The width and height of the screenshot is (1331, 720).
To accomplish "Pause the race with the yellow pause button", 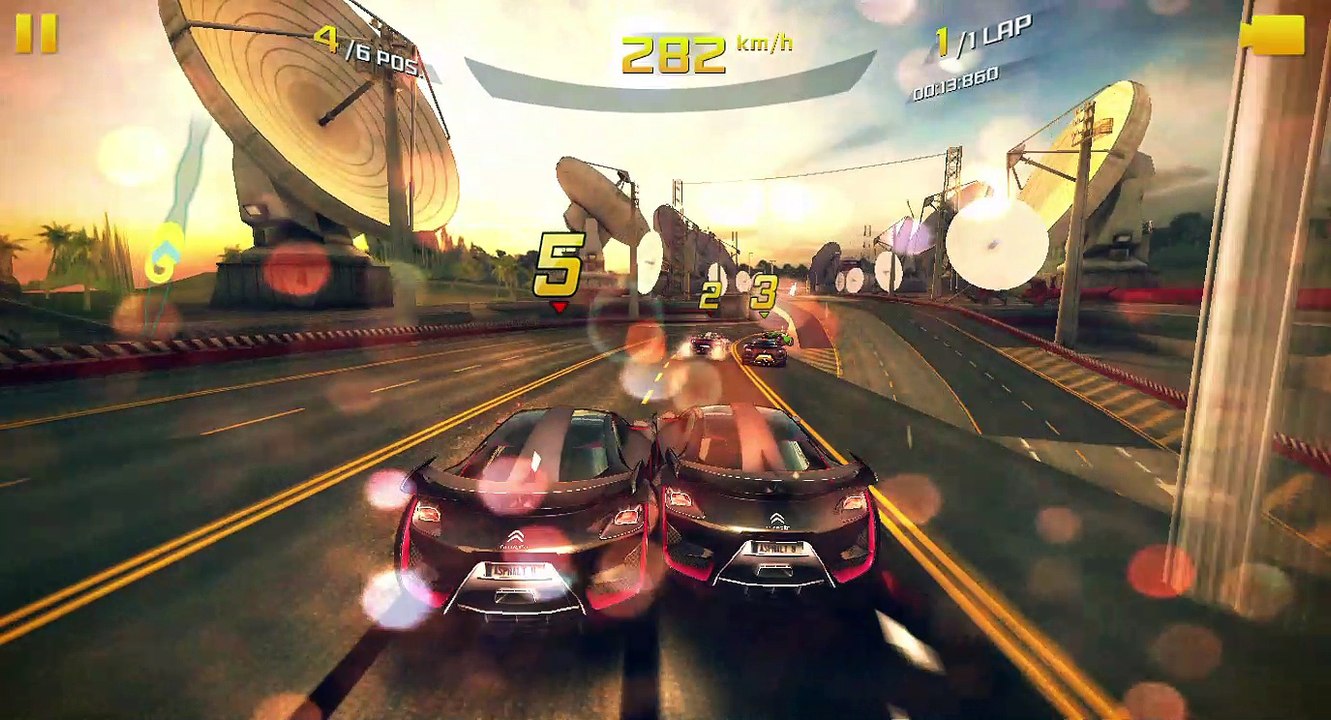I will point(36,34).
